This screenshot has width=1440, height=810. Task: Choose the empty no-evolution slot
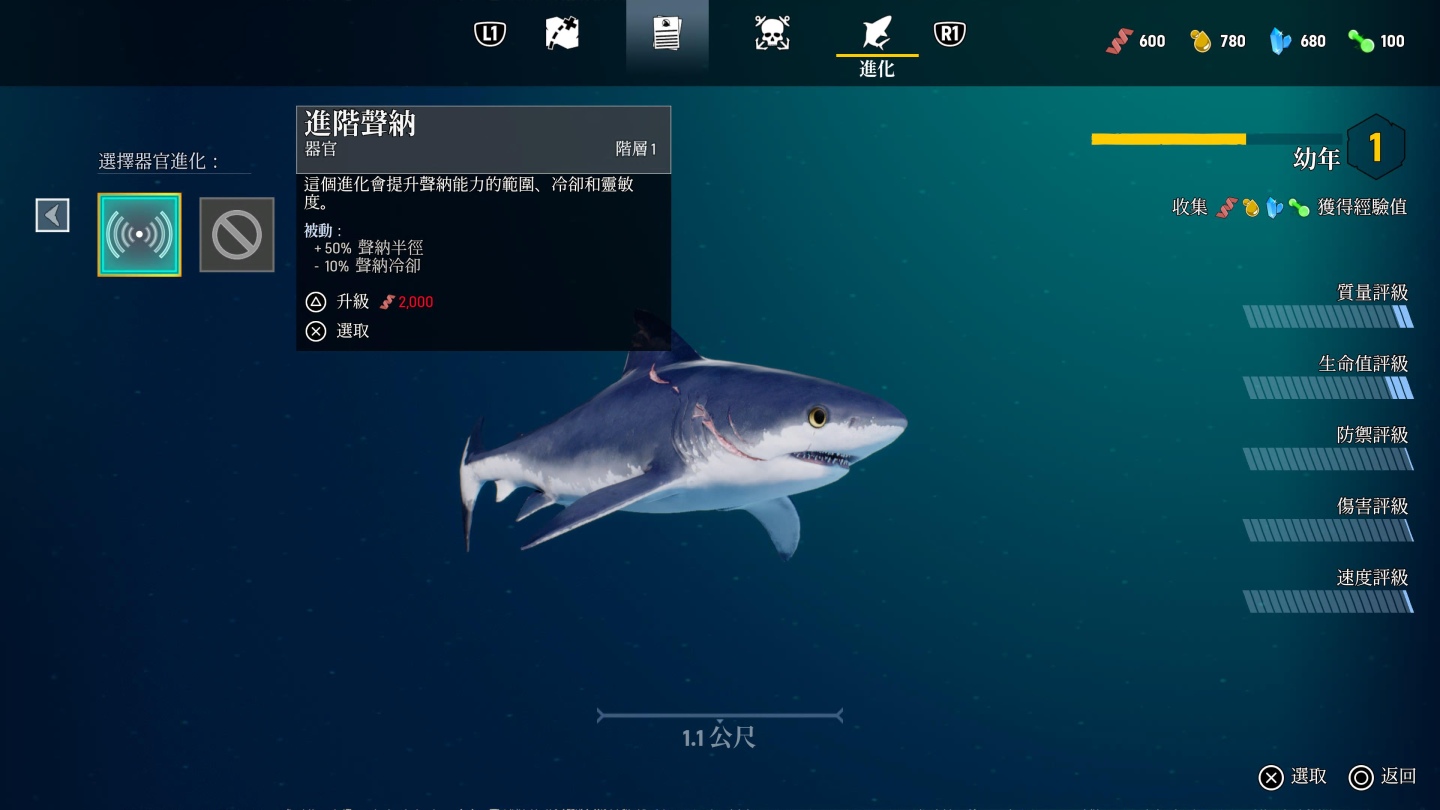click(x=237, y=235)
